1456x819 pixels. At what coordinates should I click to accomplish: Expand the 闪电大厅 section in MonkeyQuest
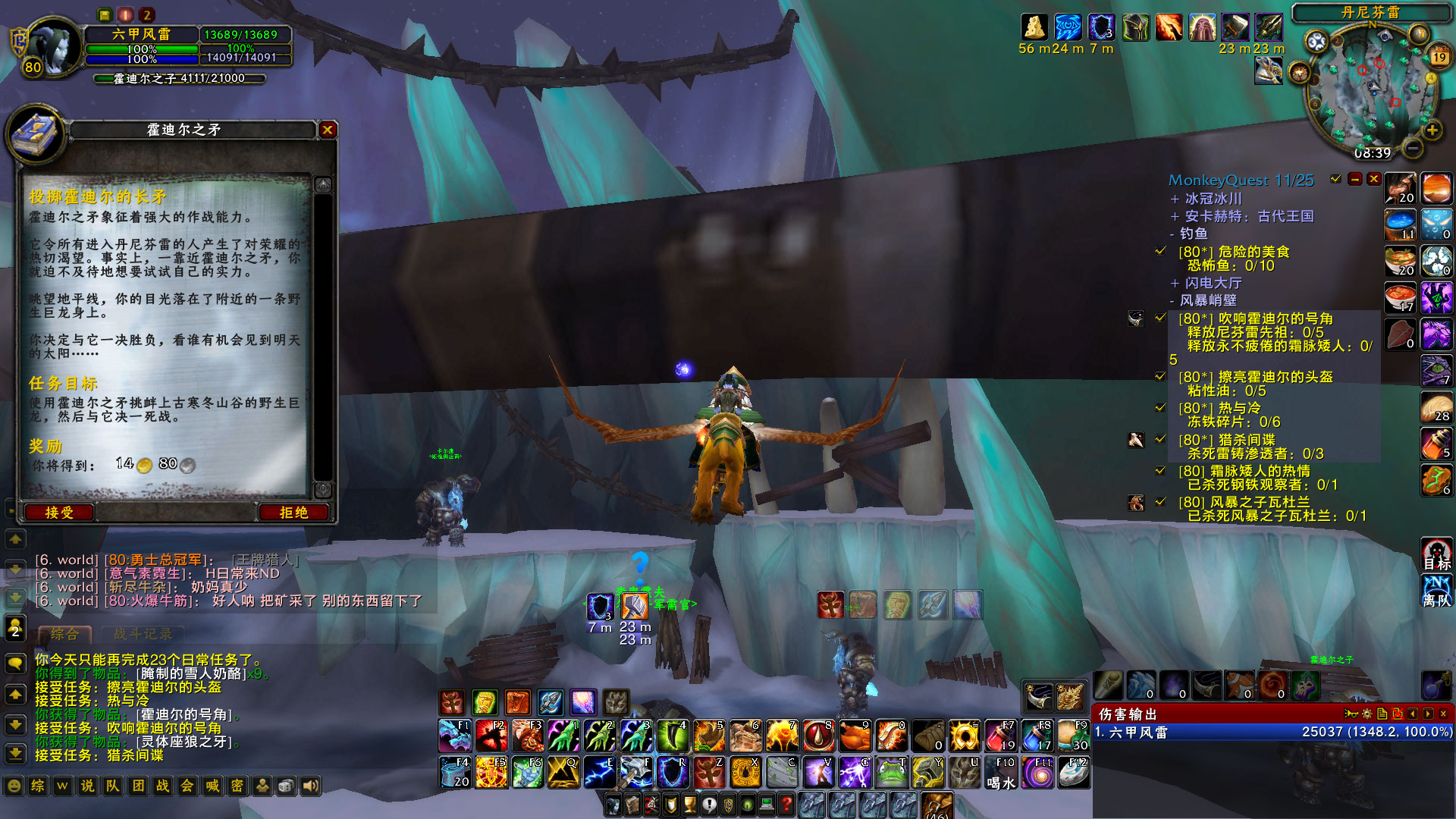(1175, 282)
